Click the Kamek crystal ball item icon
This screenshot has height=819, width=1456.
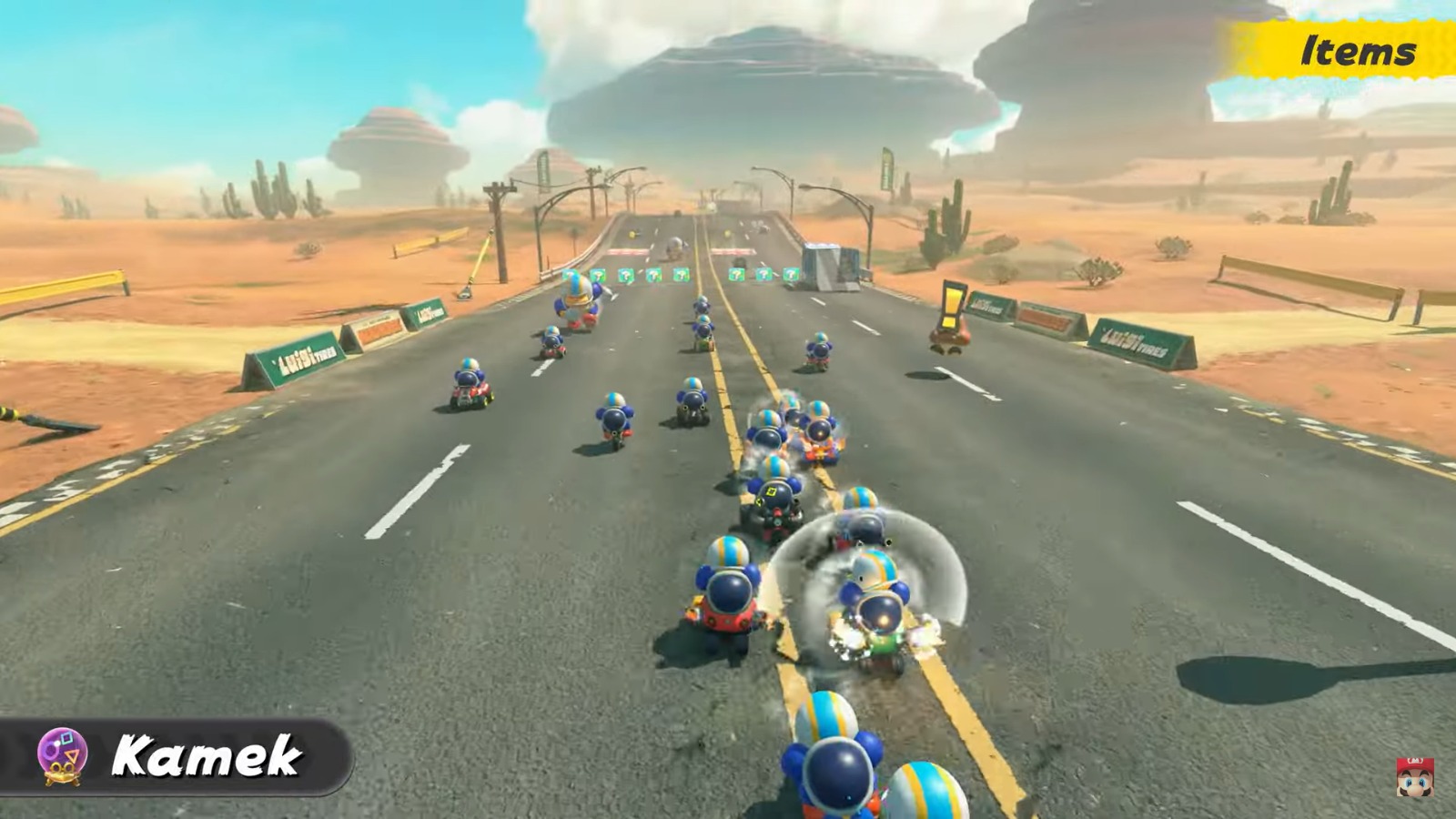pos(62,754)
